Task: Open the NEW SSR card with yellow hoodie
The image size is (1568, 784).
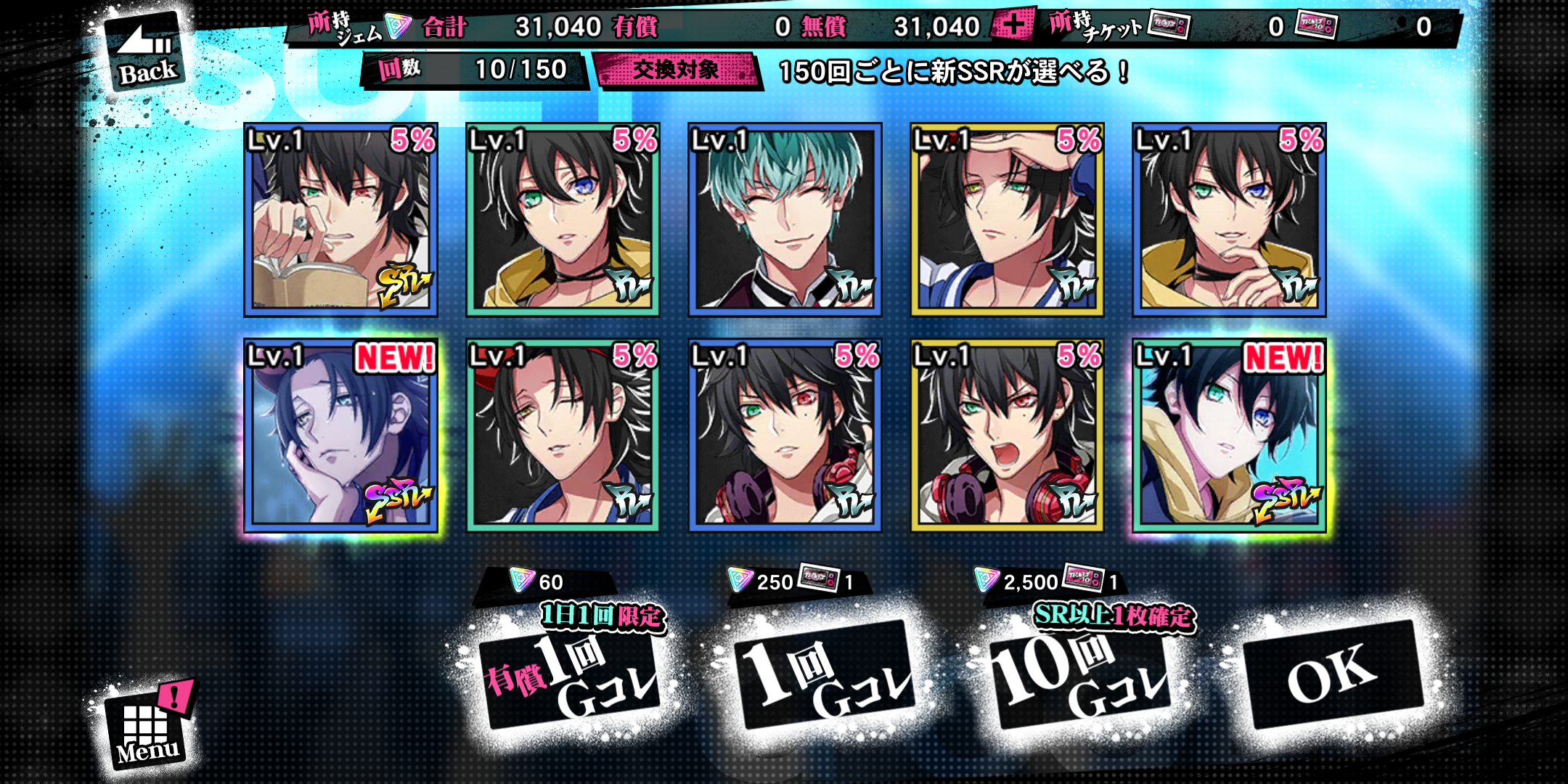Action: click(1229, 436)
